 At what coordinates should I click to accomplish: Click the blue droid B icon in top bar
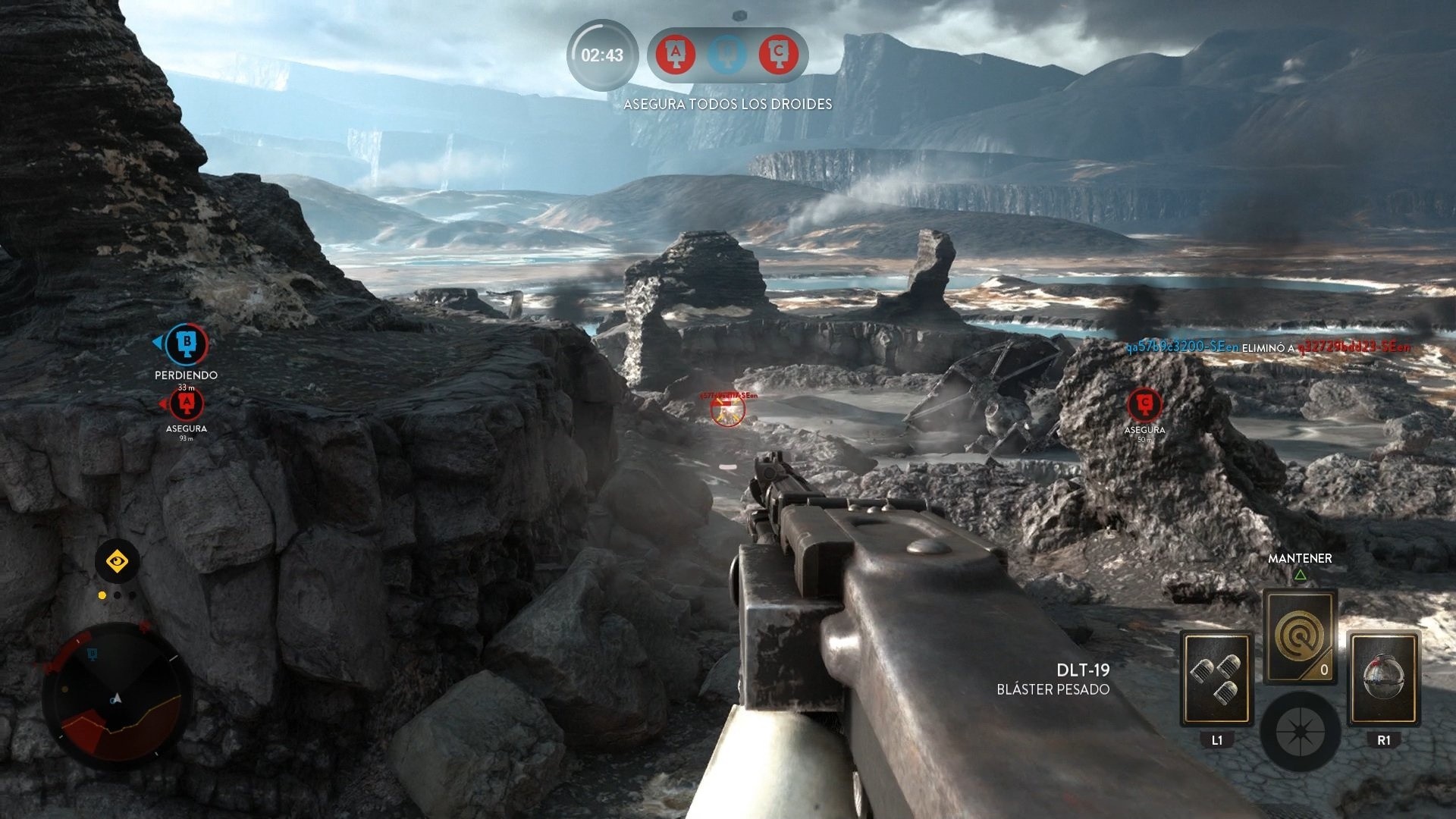(726, 55)
